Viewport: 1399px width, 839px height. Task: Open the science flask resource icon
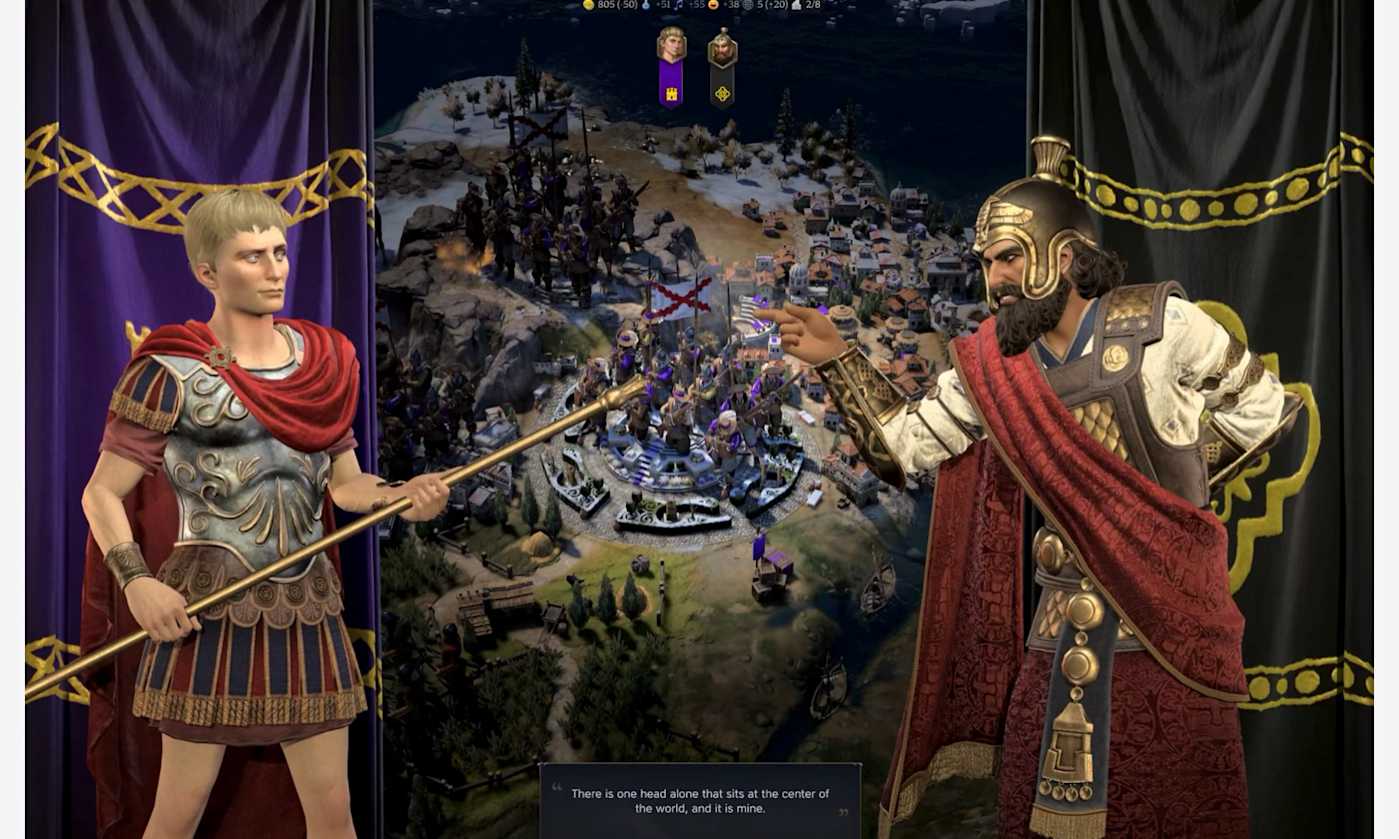click(x=645, y=5)
